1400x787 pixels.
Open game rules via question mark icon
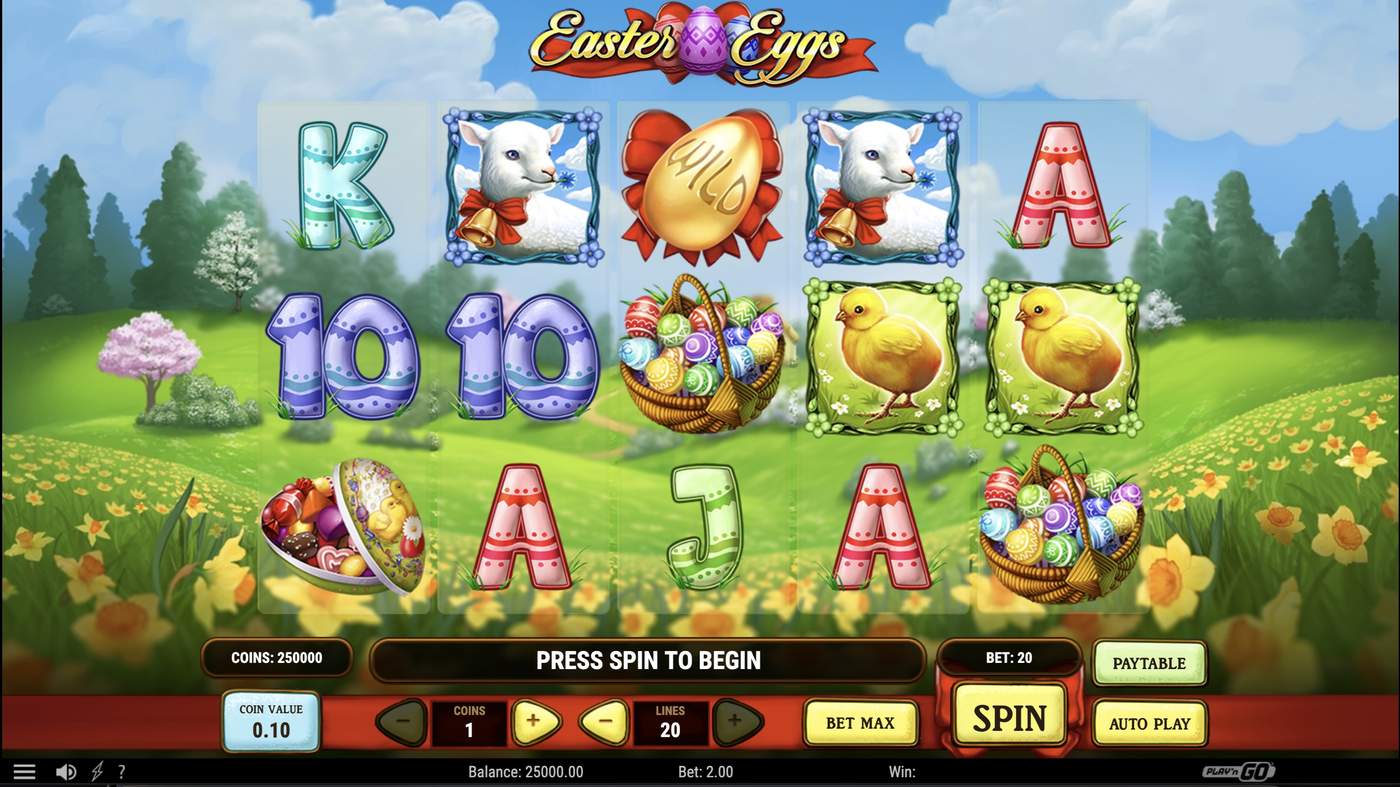point(121,770)
